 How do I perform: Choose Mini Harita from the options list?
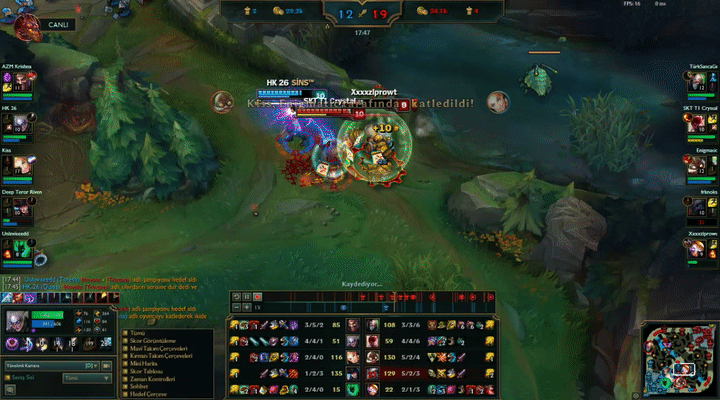137,362
